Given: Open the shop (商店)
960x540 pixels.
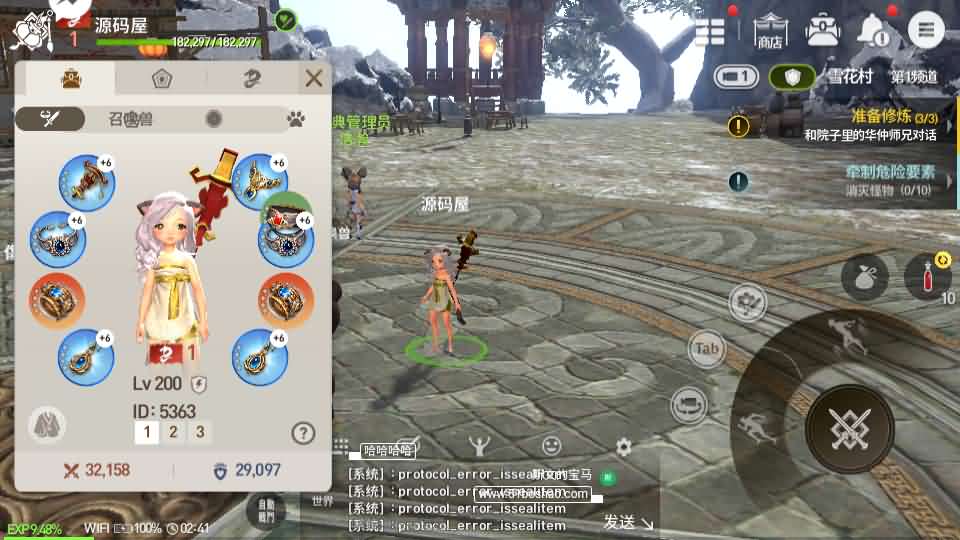Looking at the screenshot, I should (769, 30).
